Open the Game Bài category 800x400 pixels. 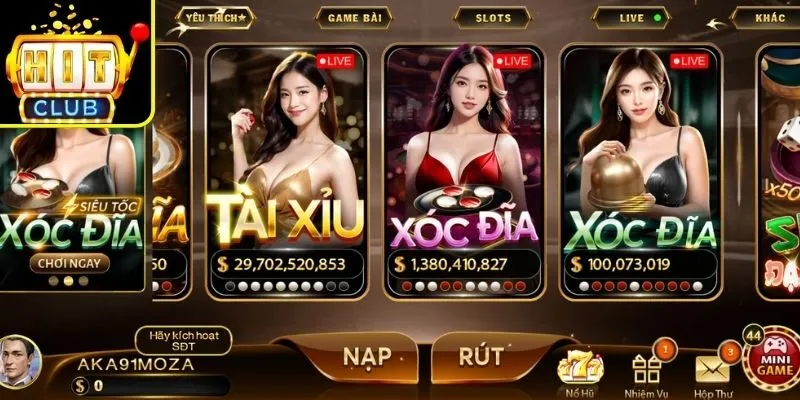point(349,18)
